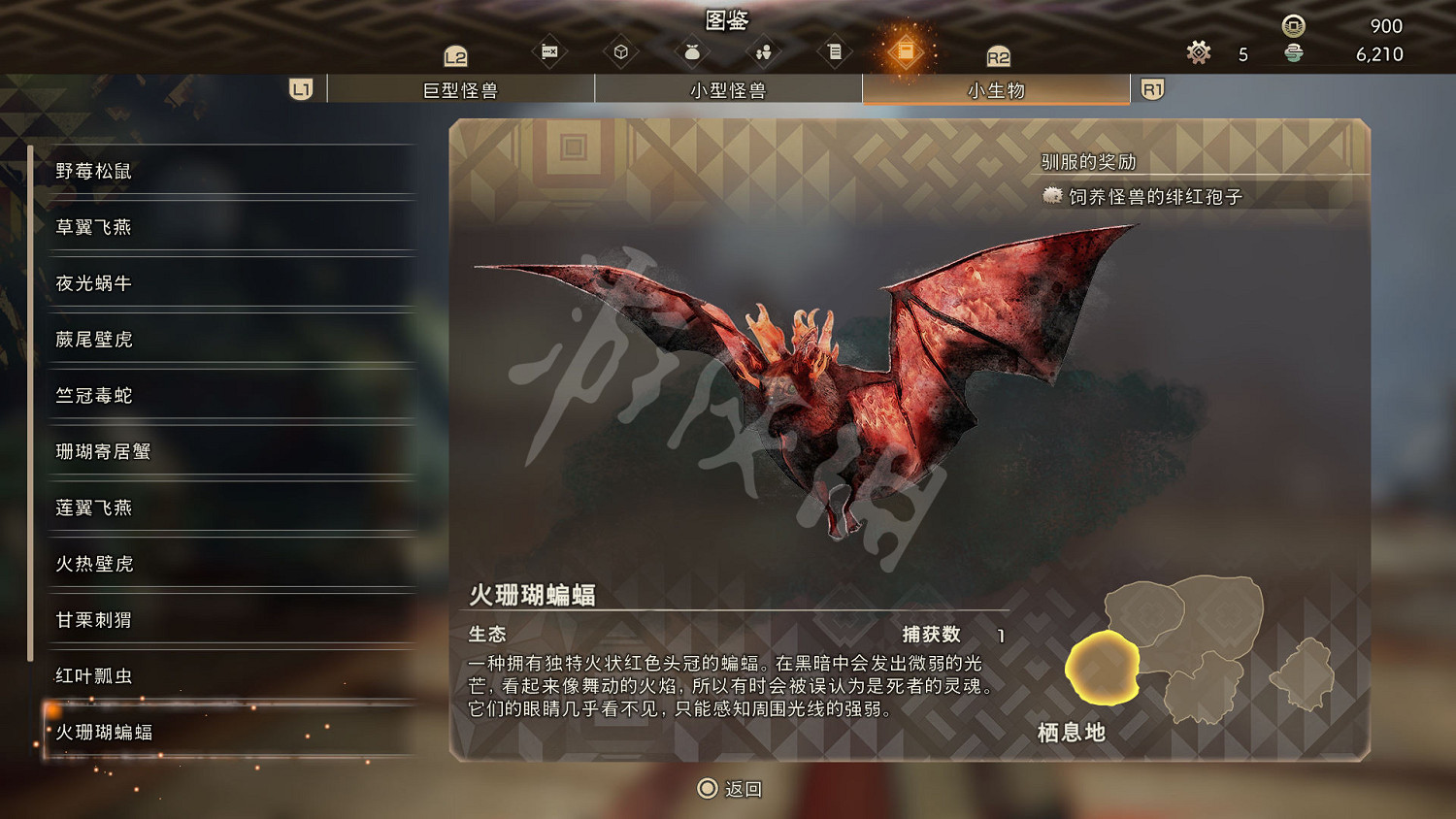This screenshot has height=819, width=1456.
Task: Switch to the 小型怪兽 tab
Action: pos(729,88)
